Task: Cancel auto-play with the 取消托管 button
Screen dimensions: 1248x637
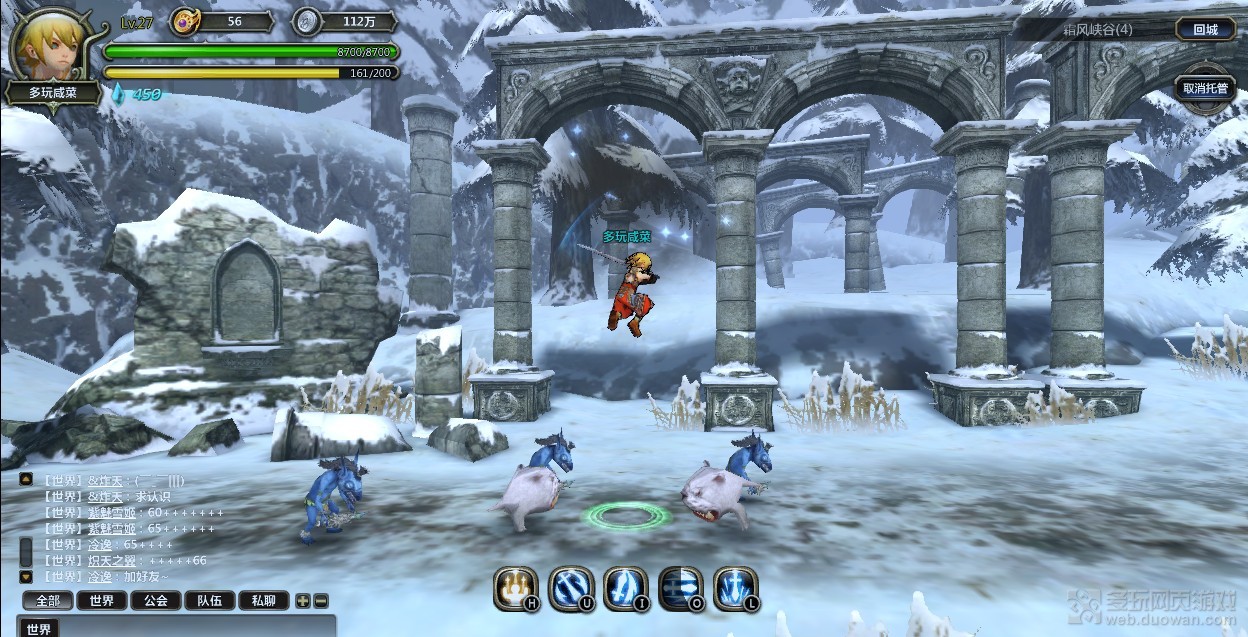Action: click(1205, 88)
